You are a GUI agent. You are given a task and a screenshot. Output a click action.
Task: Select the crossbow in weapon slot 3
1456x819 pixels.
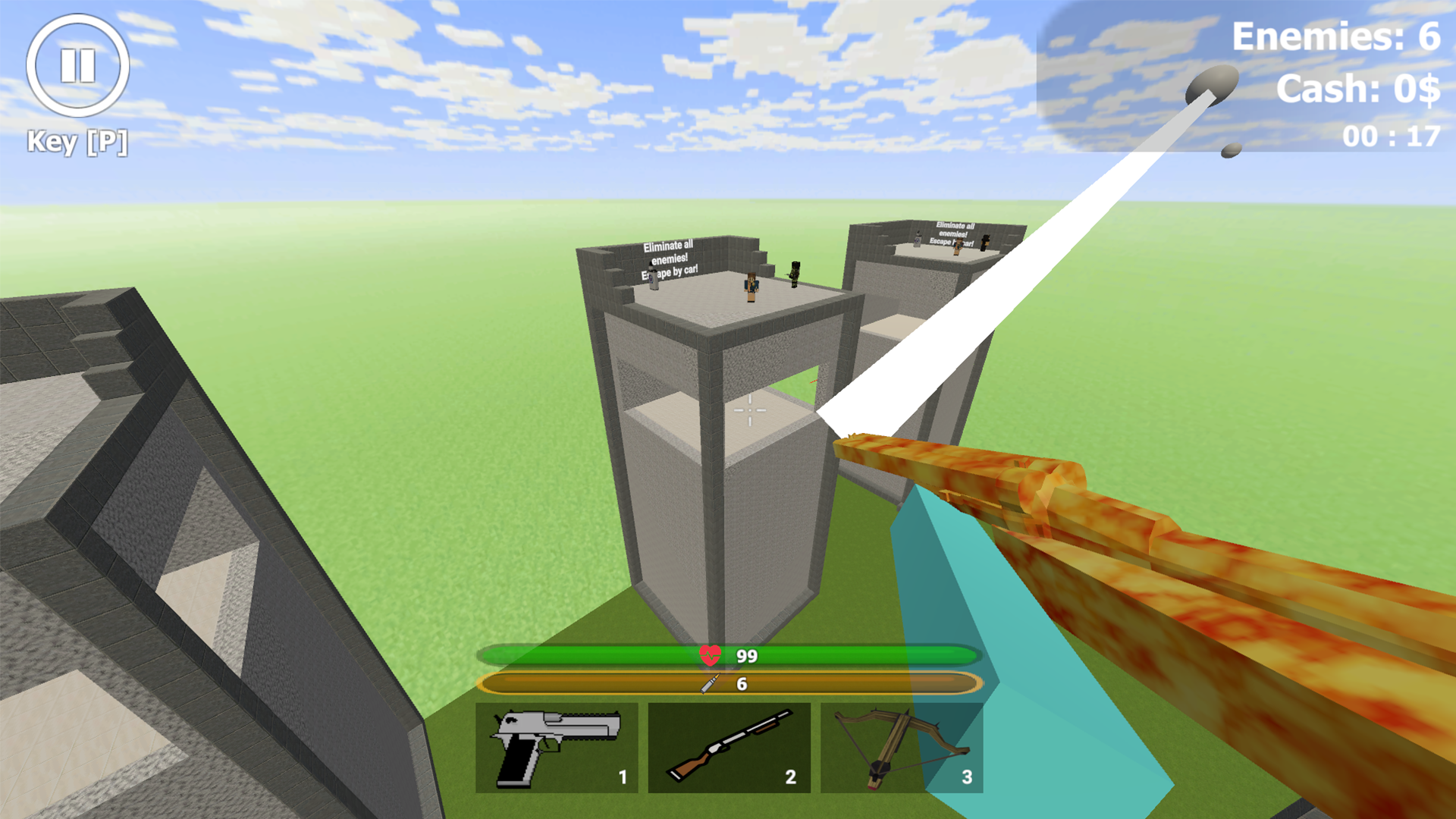pyautogui.click(x=902, y=747)
